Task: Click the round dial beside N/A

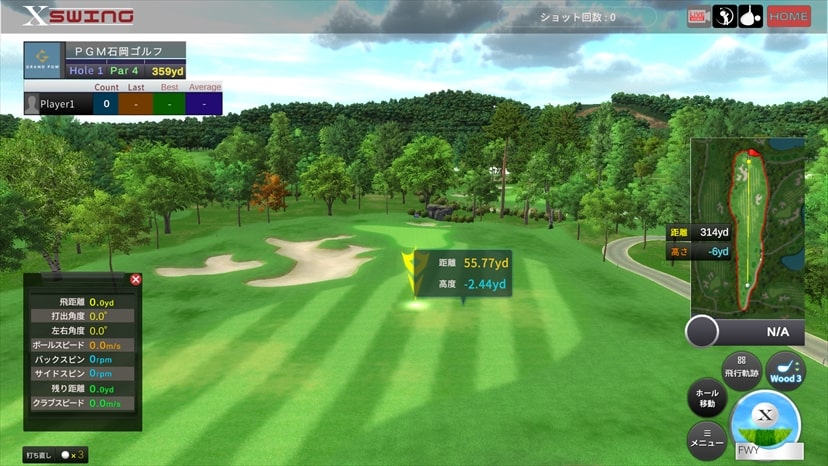Action: (703, 331)
